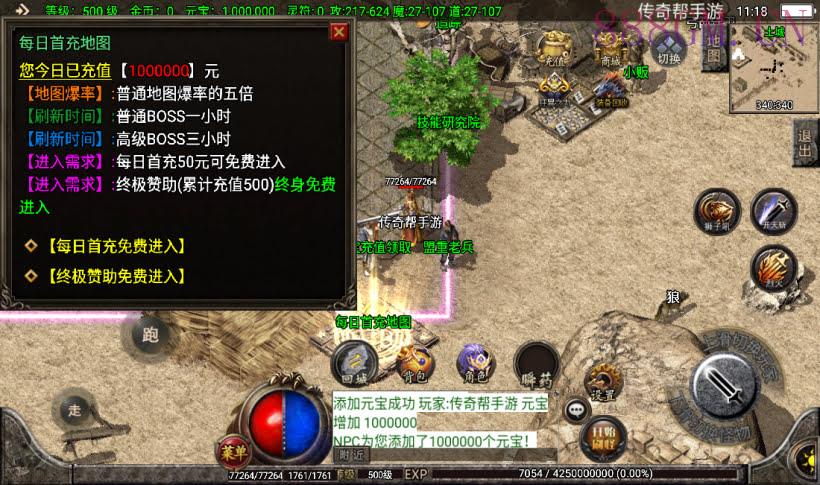Click the minimap
The width and height of the screenshot is (820, 485).
[774, 68]
